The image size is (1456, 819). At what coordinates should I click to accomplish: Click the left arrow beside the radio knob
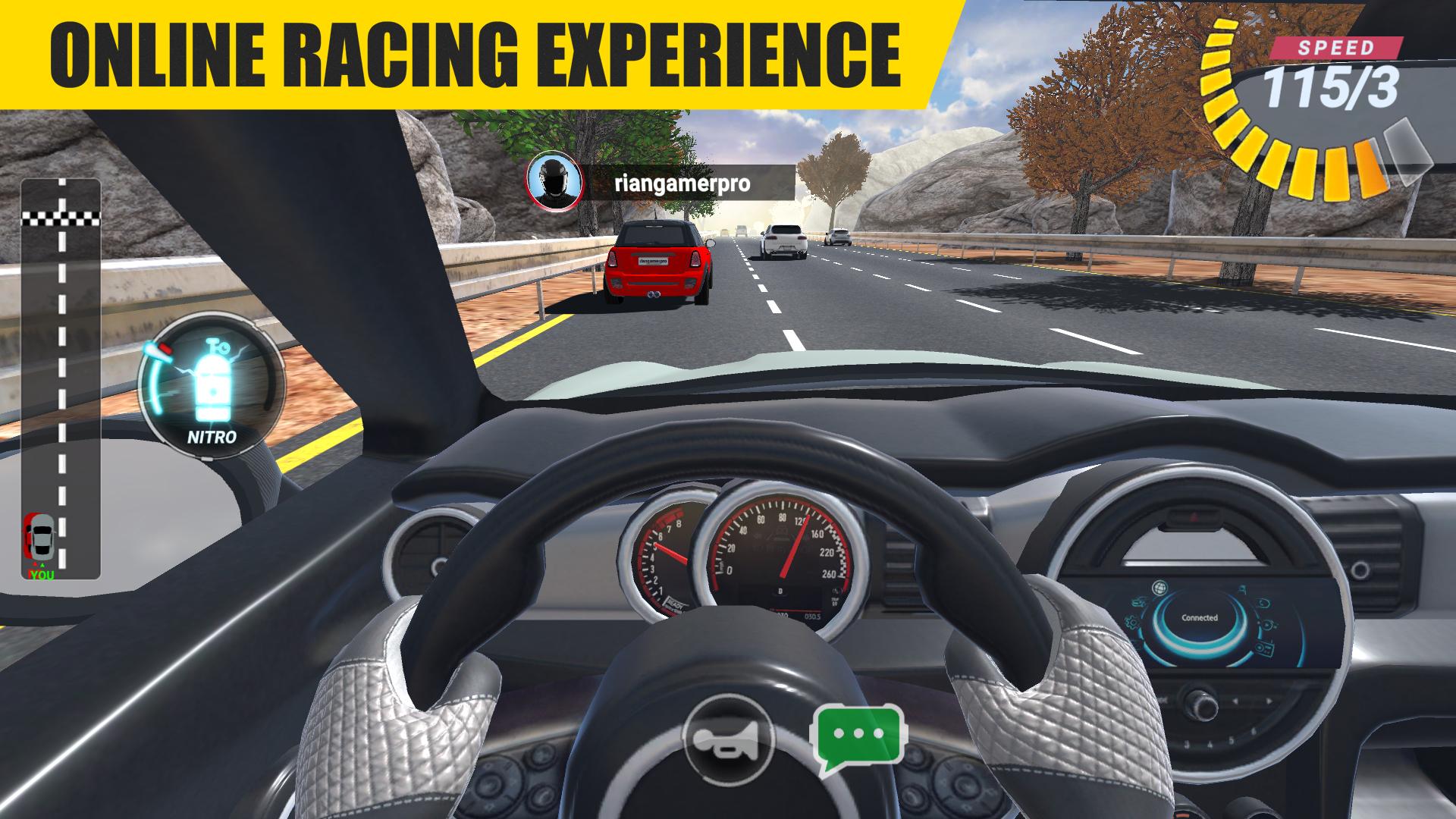pos(1235,700)
